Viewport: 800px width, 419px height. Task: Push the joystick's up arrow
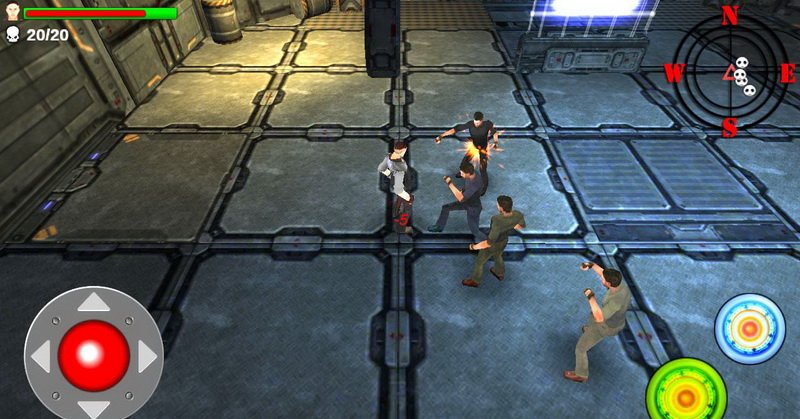[x=94, y=303]
